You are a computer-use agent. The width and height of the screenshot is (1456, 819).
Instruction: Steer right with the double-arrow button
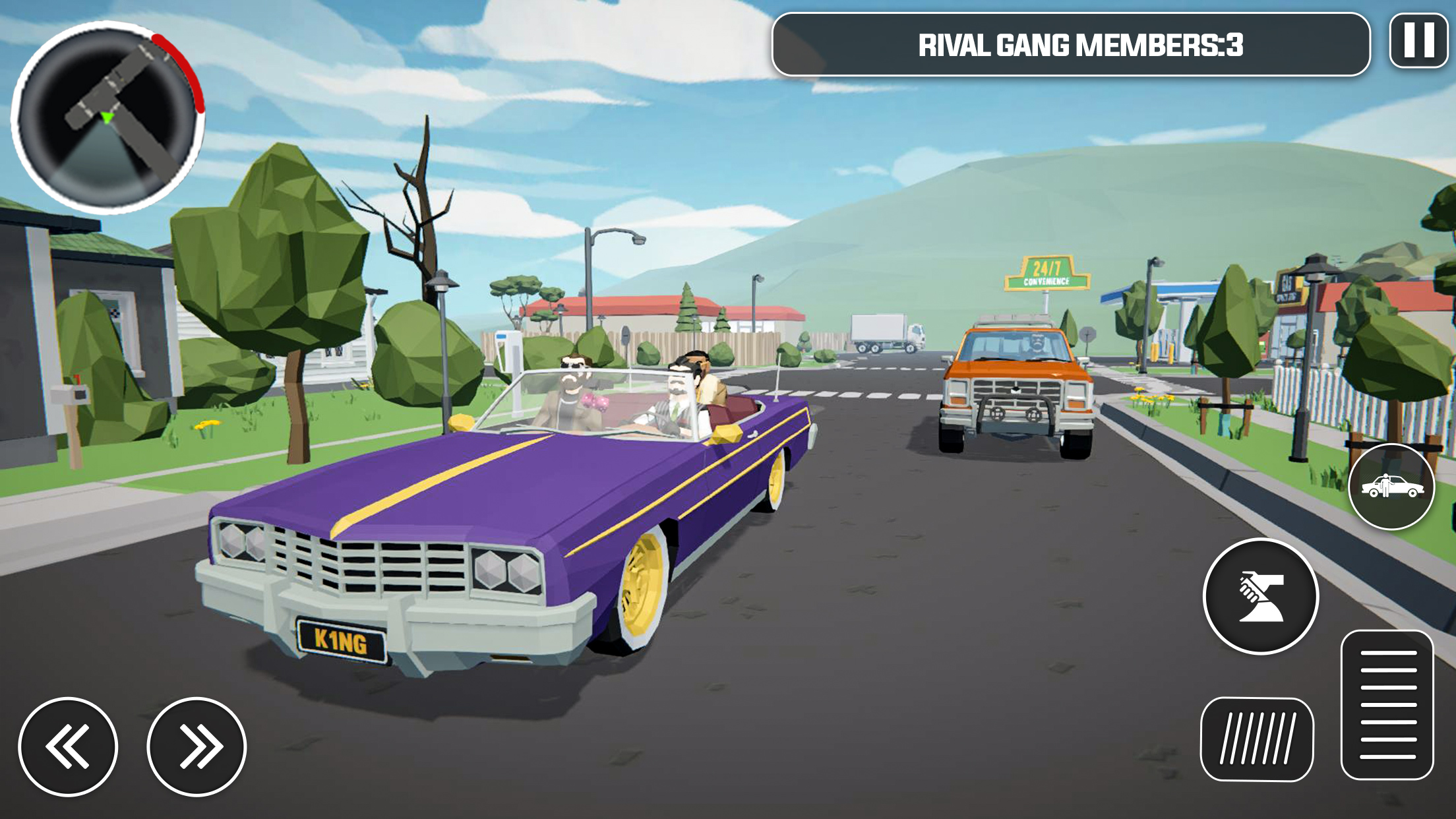click(197, 746)
